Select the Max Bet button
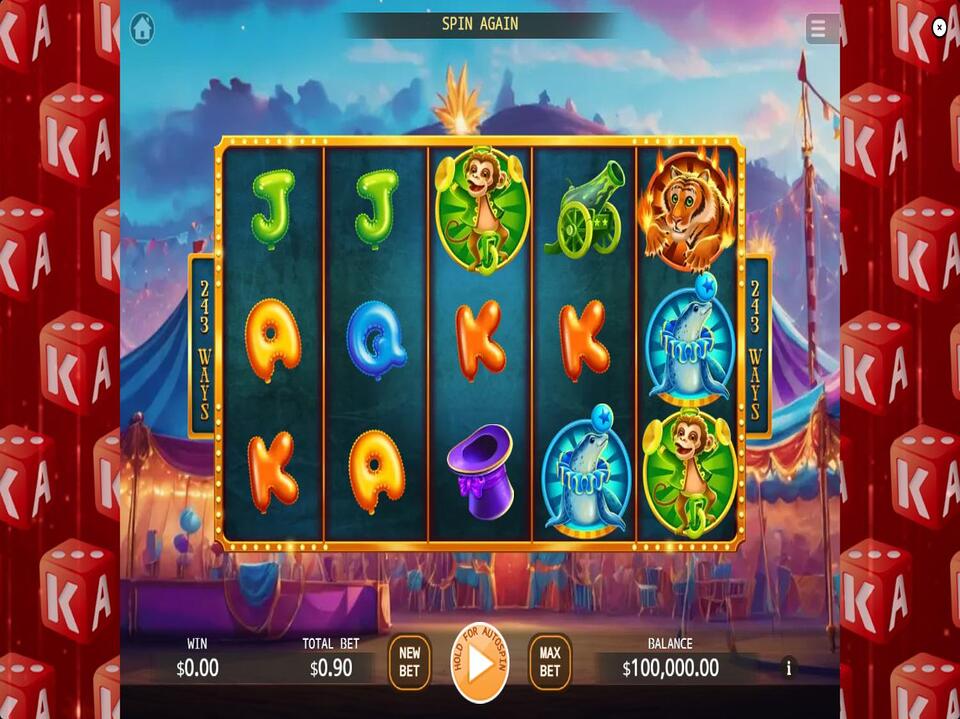 [x=550, y=662]
